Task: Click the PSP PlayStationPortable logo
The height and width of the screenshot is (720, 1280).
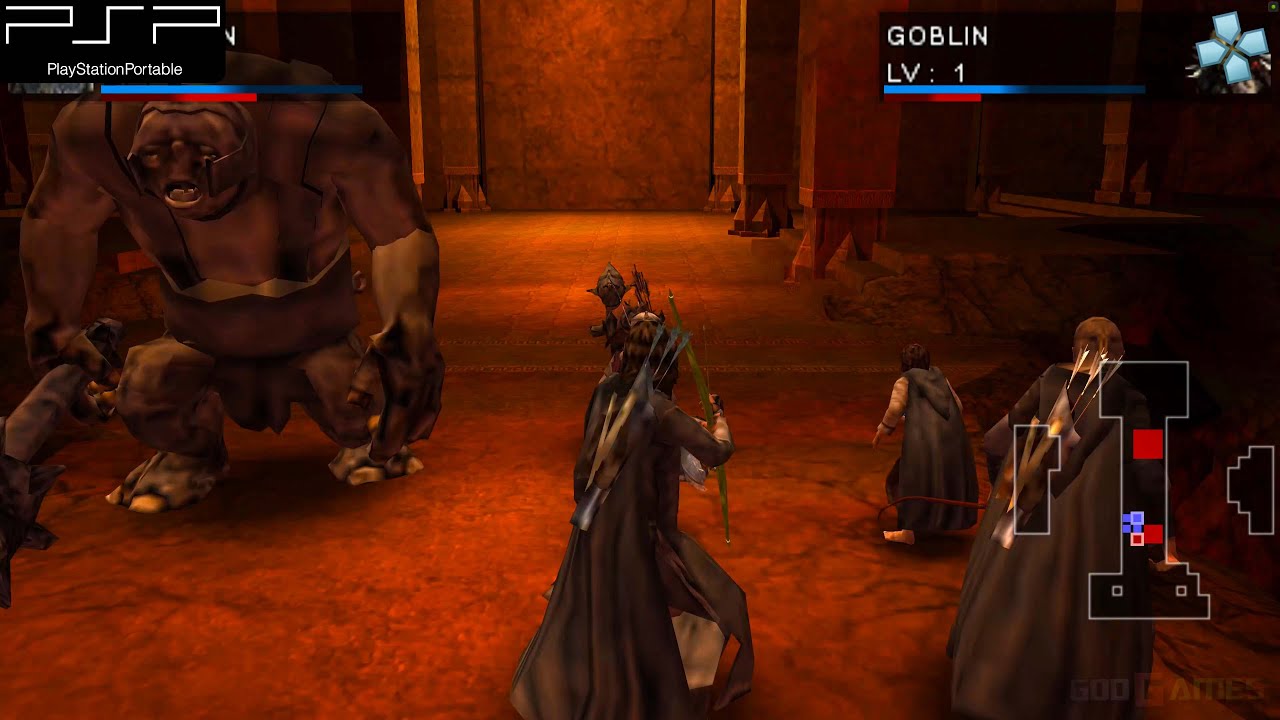Action: [110, 40]
